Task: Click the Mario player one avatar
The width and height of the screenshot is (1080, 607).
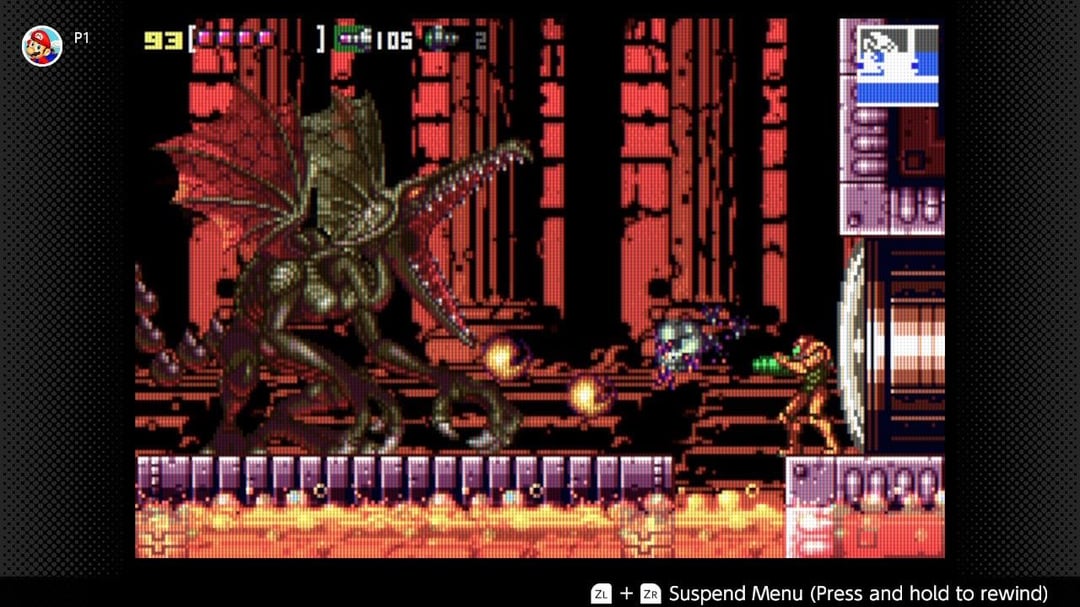Action: point(42,45)
